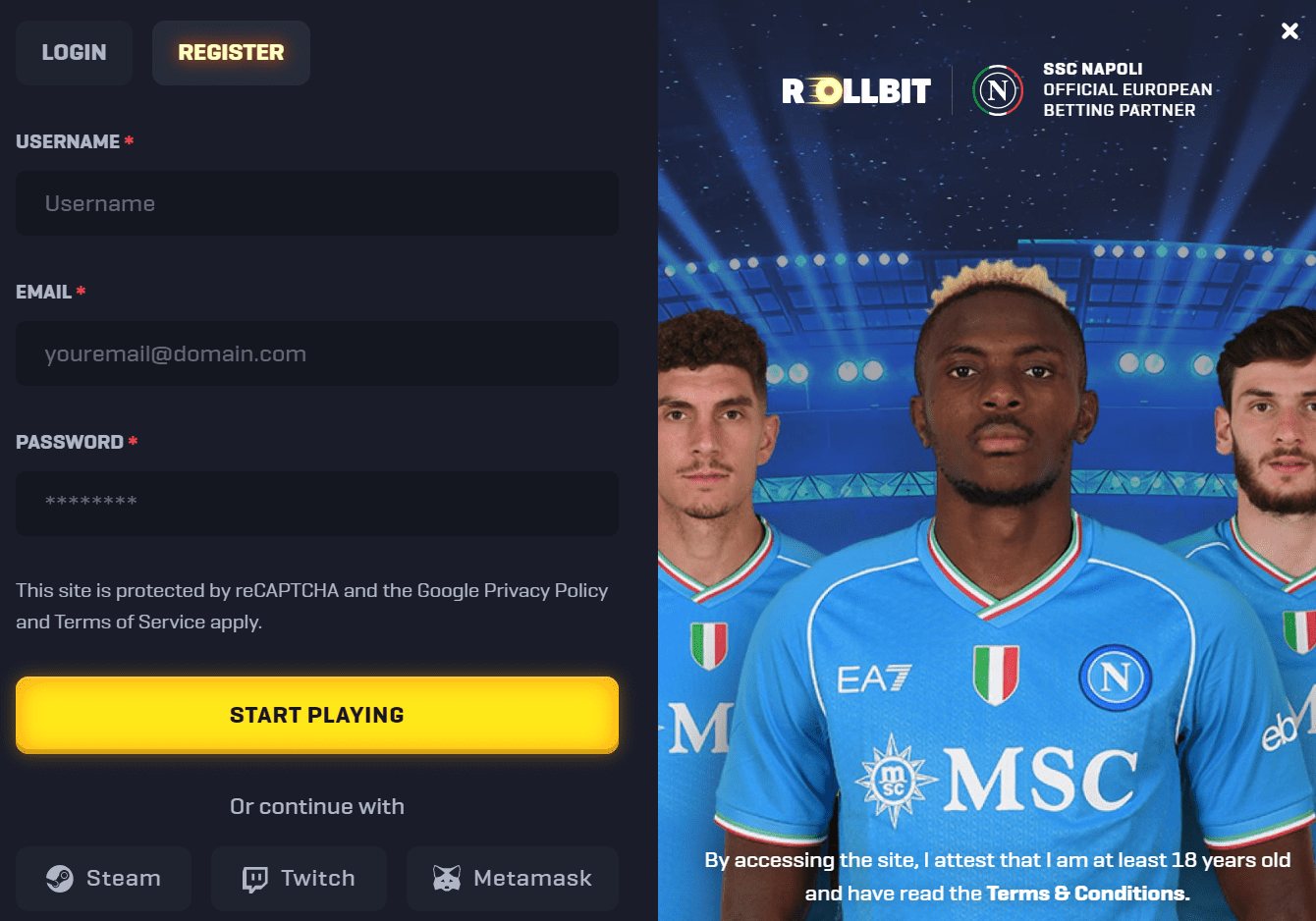The width and height of the screenshot is (1316, 921).
Task: Click into the email address field
Action: coord(317,353)
